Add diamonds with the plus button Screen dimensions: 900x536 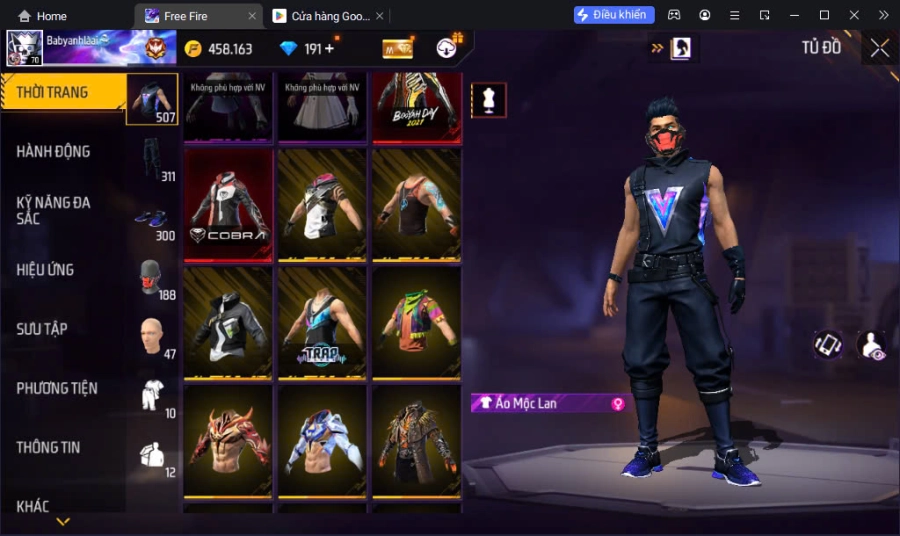pyautogui.click(x=329, y=49)
